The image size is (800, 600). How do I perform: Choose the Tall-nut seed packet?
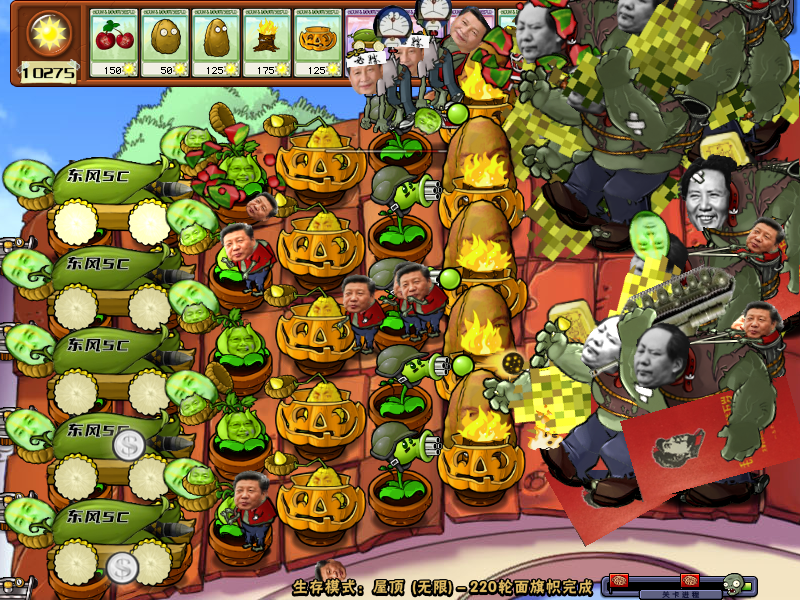(216, 44)
